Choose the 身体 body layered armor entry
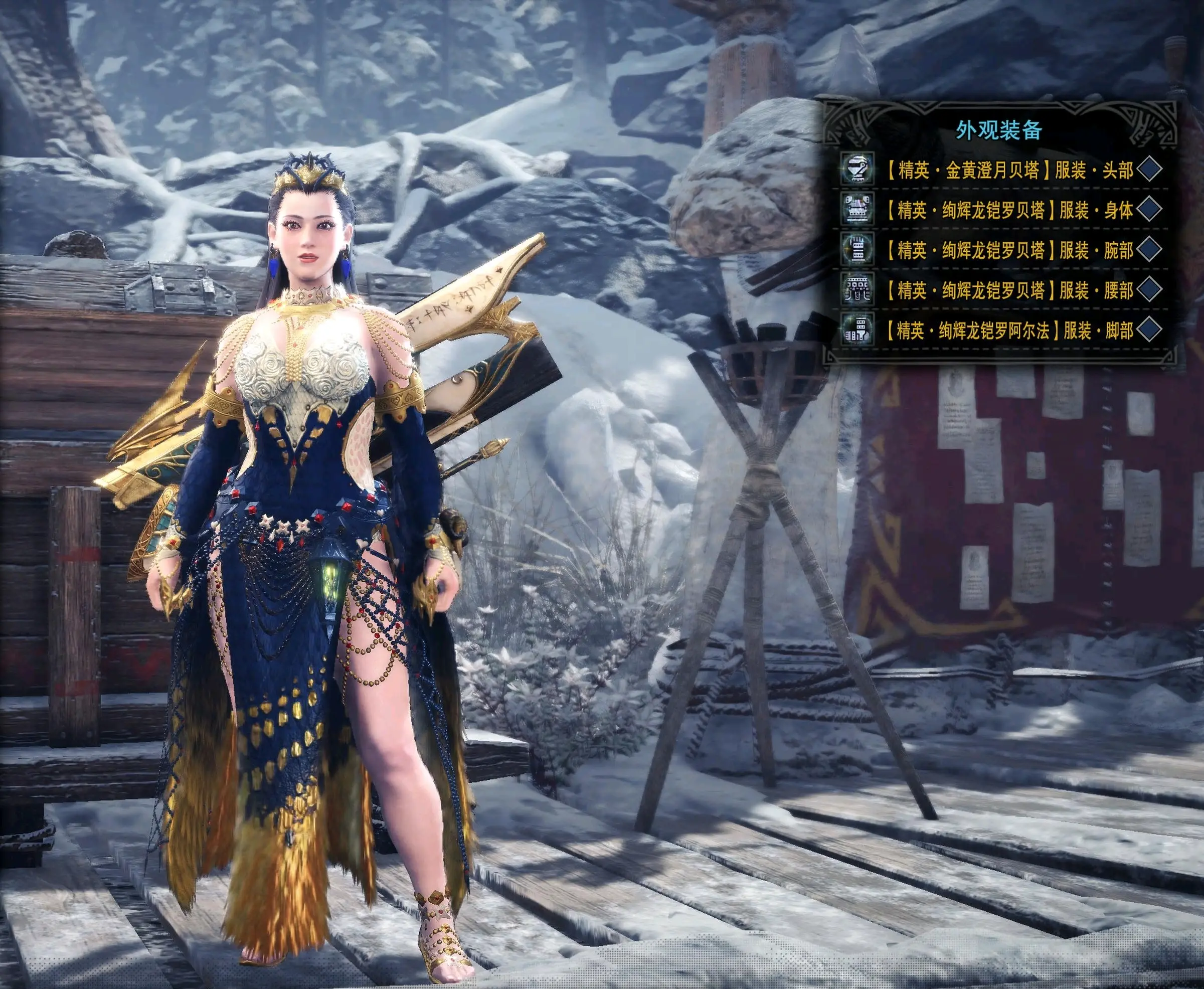Image resolution: width=1204 pixels, height=989 pixels. coord(1008,210)
